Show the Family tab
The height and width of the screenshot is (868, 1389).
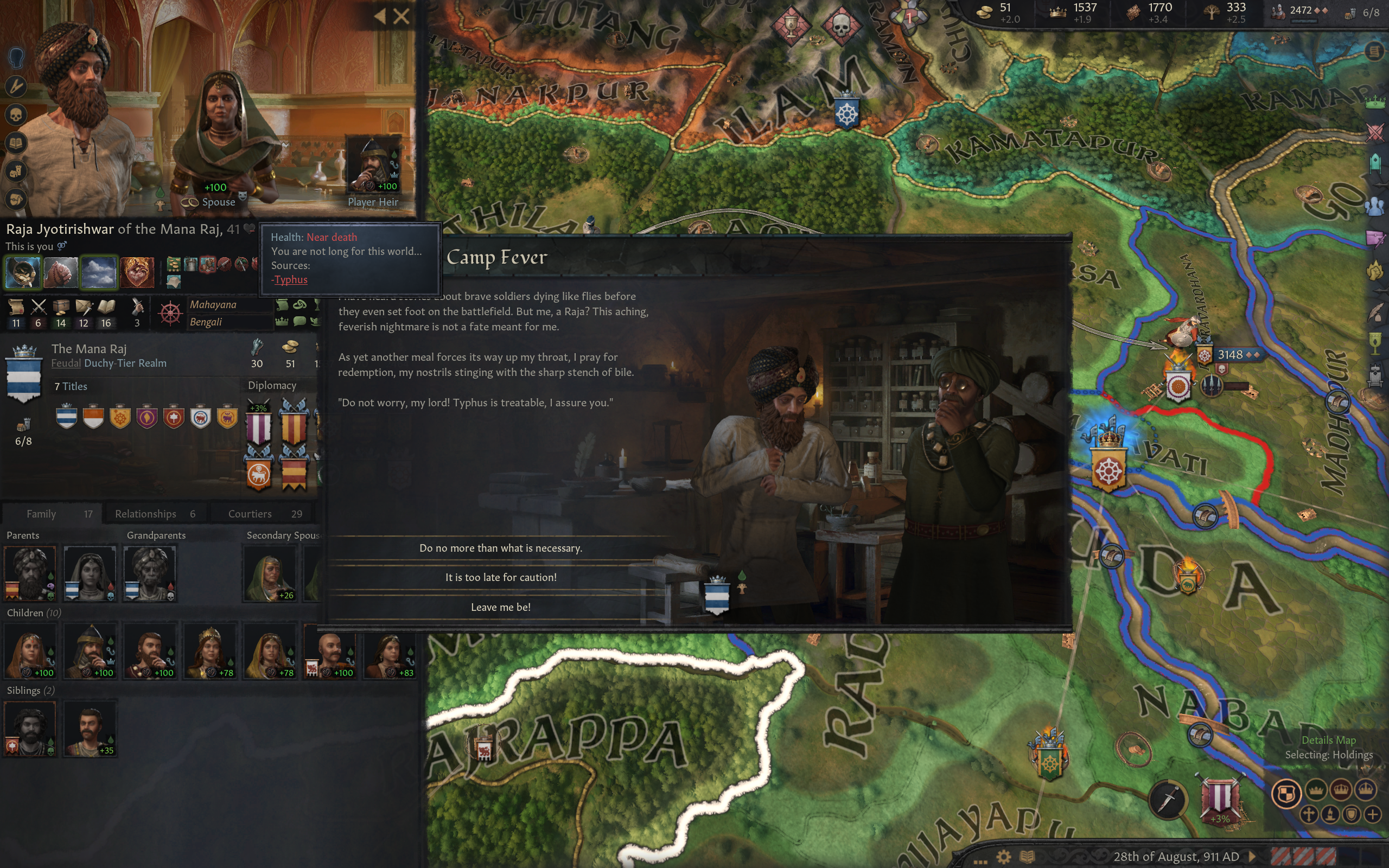[x=52, y=514]
